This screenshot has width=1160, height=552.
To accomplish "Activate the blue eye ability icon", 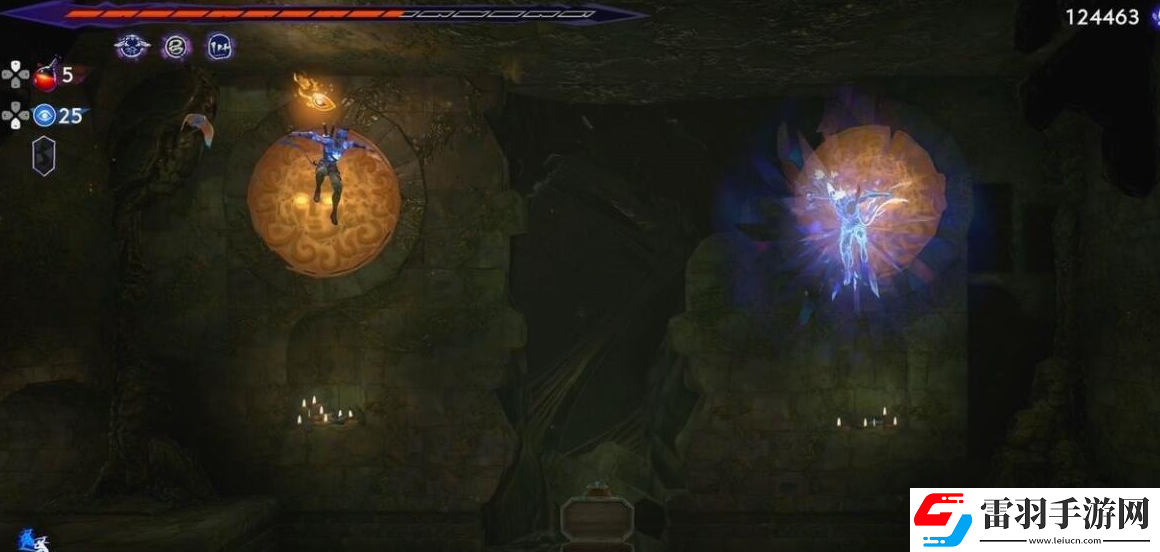I will pyautogui.click(x=44, y=116).
